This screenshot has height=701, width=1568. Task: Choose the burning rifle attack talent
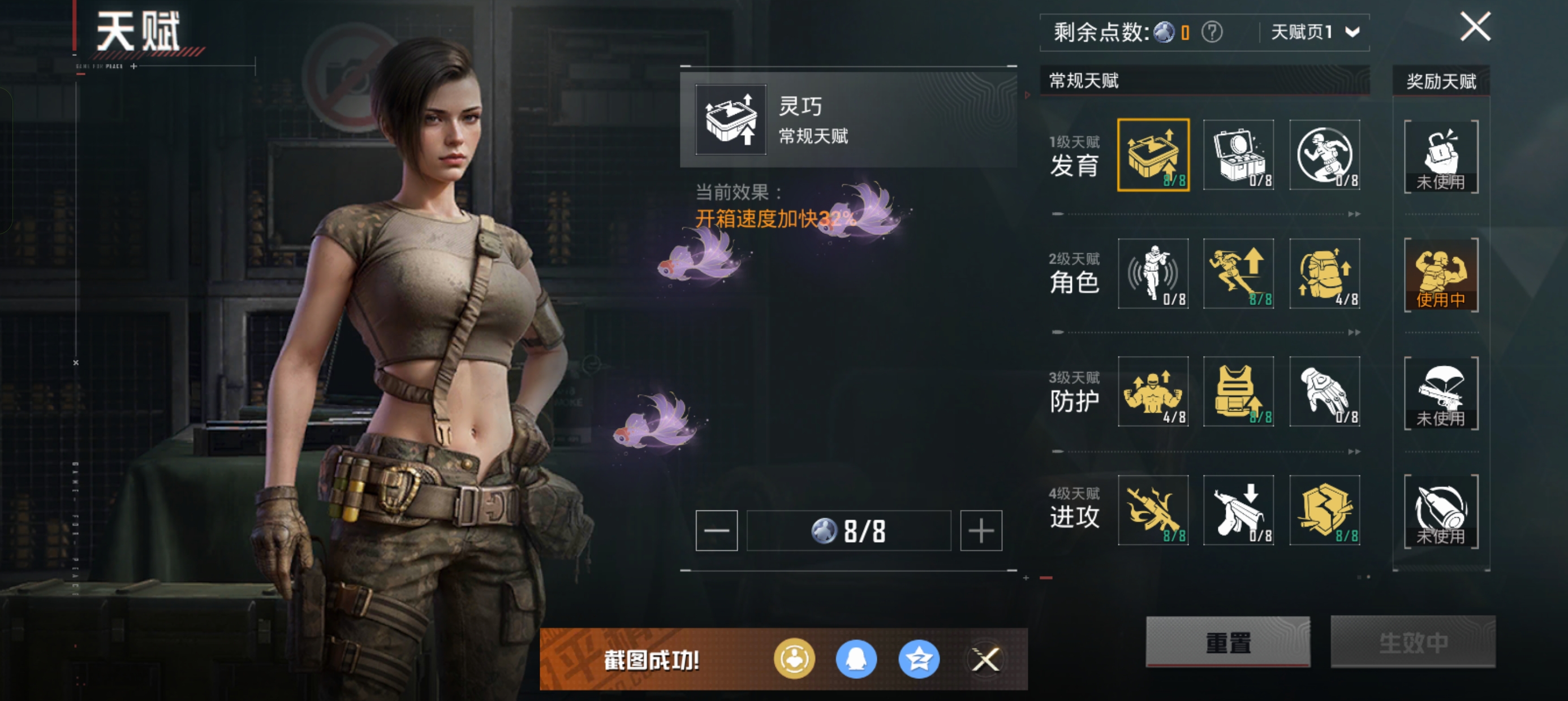tap(1153, 510)
